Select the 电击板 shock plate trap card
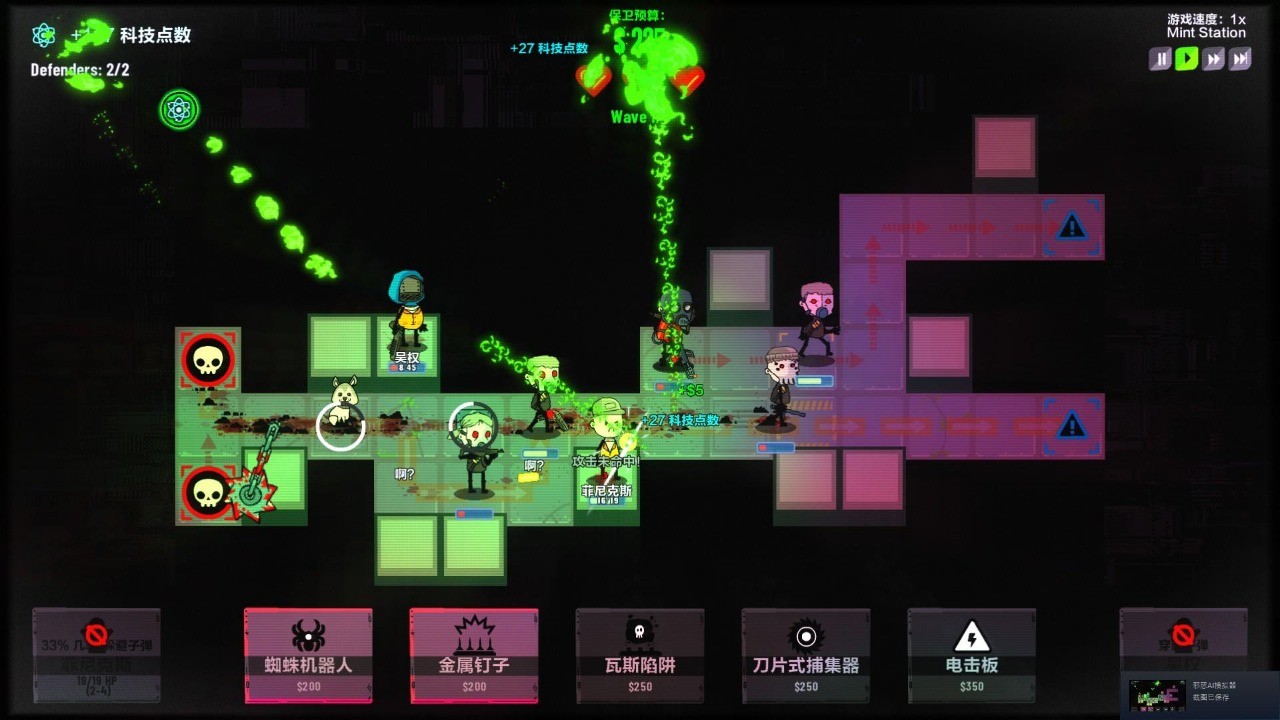The width and height of the screenshot is (1280, 720). coord(972,655)
